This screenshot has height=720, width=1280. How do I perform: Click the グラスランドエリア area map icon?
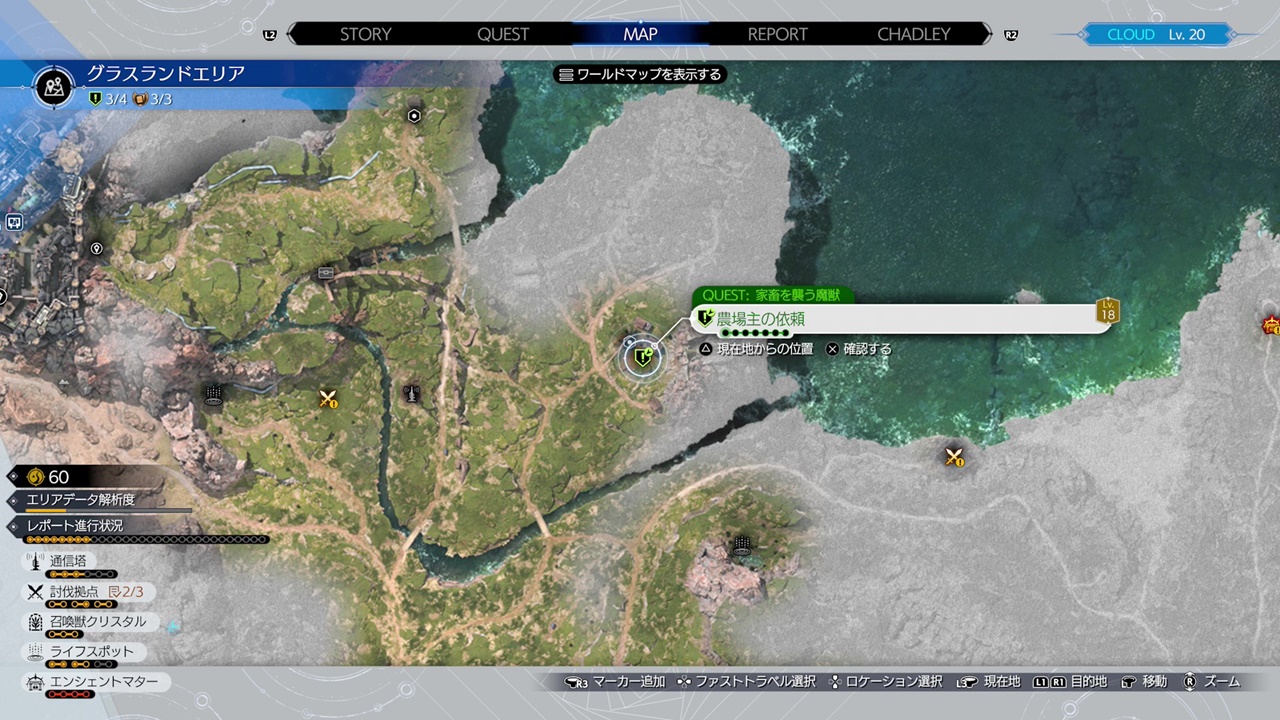tap(54, 86)
